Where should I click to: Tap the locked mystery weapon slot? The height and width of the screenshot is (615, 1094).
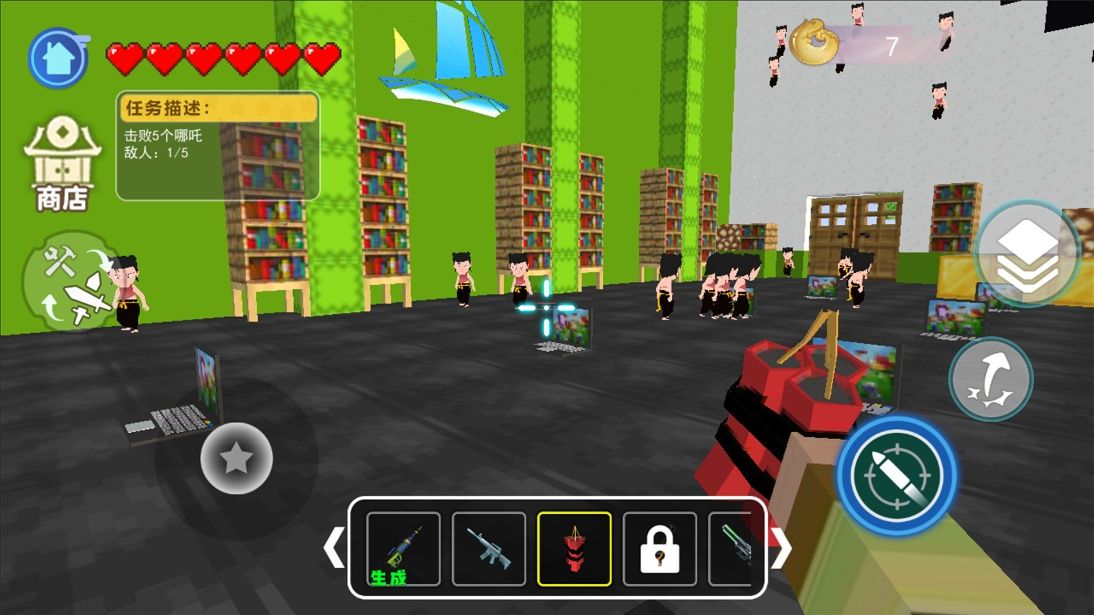(660, 549)
